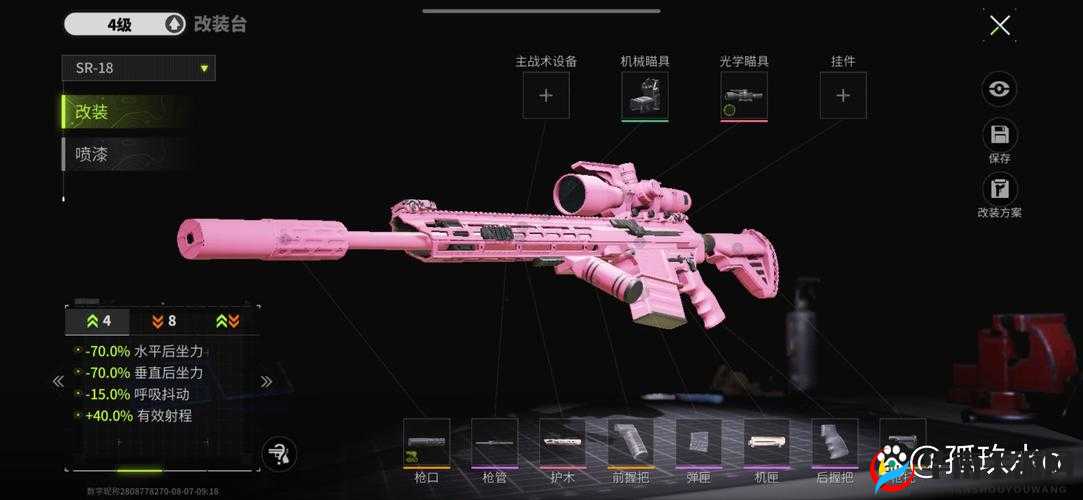The image size is (1083, 500).
Task: Switch to the 喷漆 paint tab
Action: pos(126,154)
